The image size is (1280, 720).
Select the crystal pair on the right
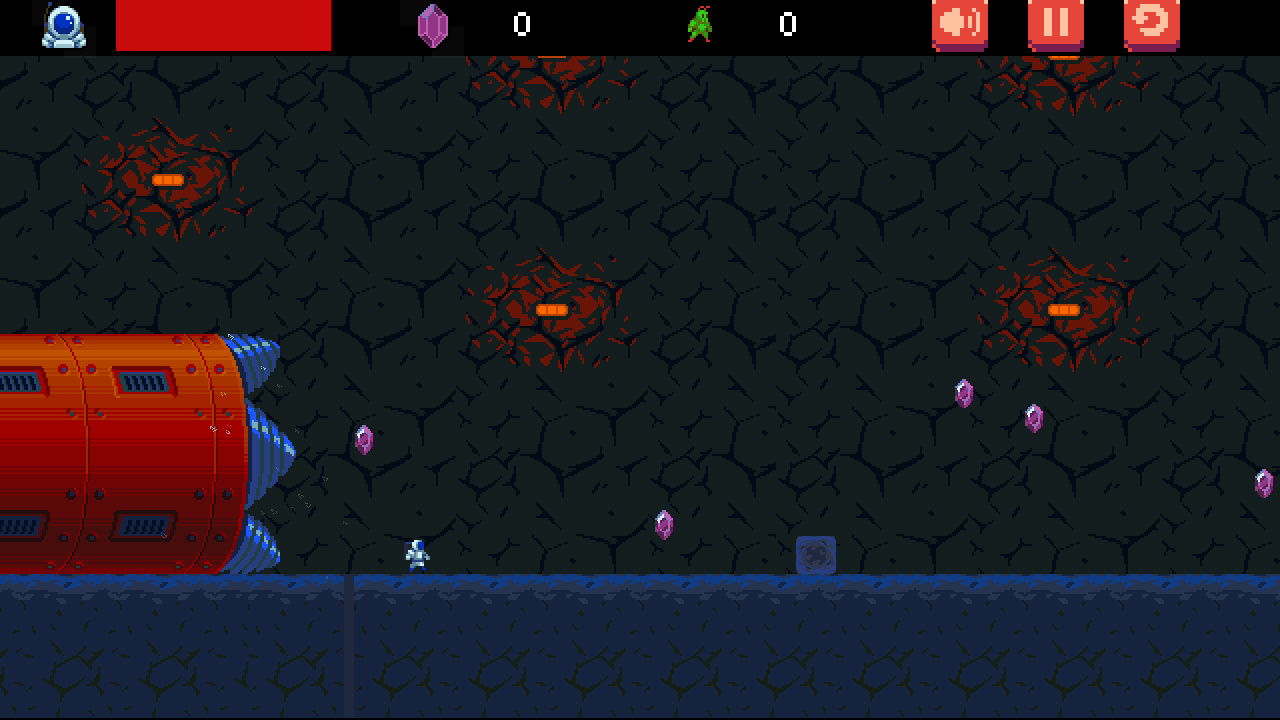(1000, 405)
